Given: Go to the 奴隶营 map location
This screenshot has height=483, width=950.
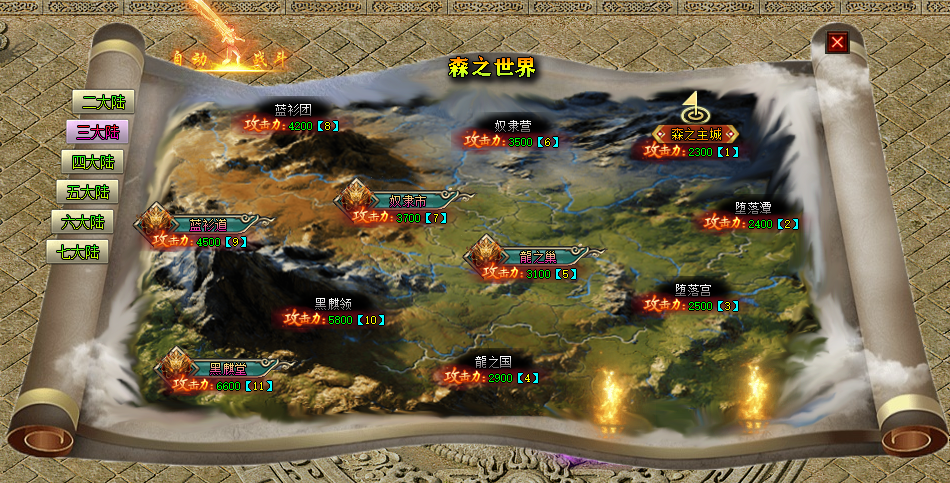Looking at the screenshot, I should (x=512, y=126).
